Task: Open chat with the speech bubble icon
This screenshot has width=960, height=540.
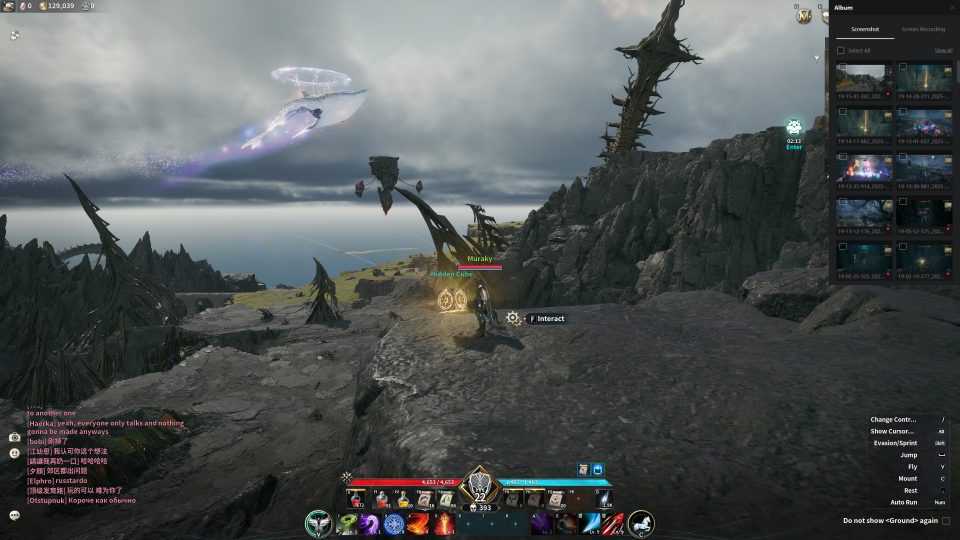Action: pos(15,515)
